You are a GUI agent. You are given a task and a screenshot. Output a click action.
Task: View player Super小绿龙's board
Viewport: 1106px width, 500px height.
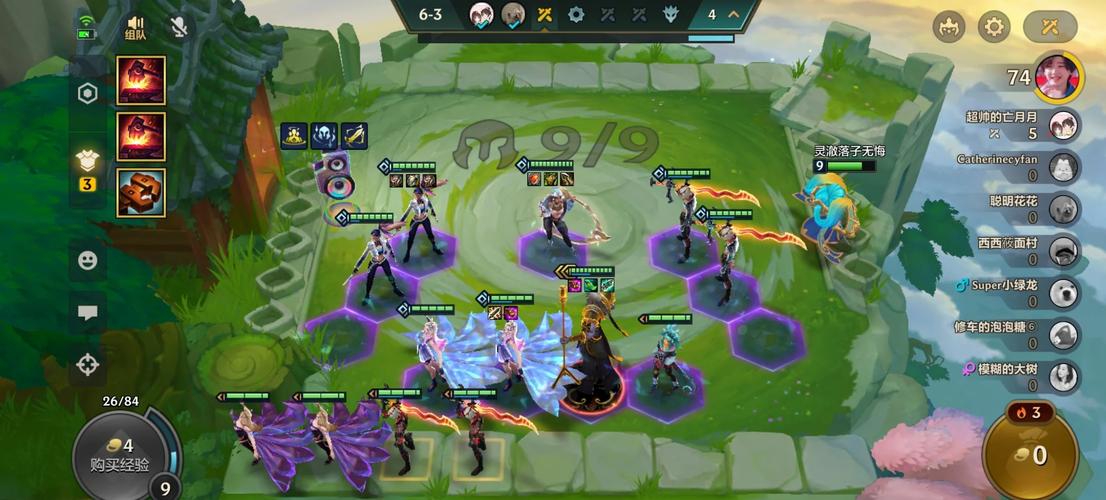click(x=1065, y=292)
